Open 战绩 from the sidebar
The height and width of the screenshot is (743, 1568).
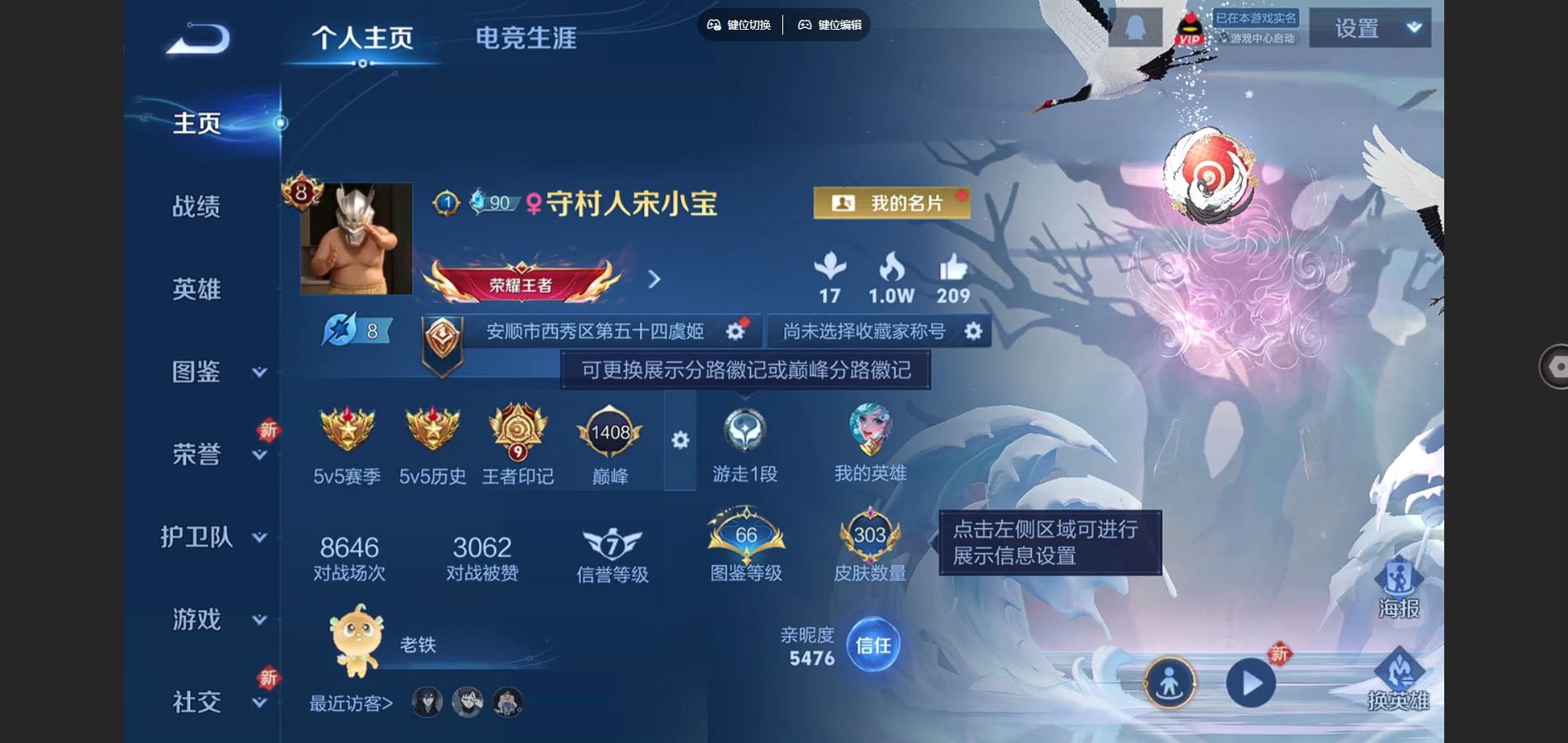198,208
